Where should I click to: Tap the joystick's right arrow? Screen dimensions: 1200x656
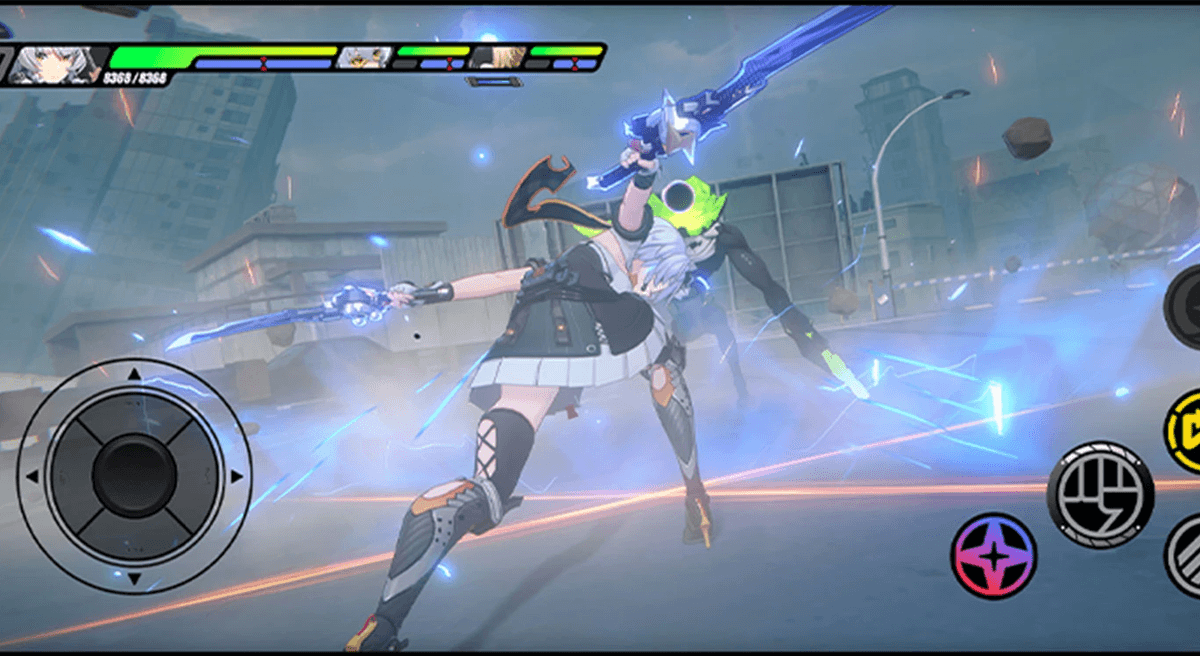[x=236, y=476]
